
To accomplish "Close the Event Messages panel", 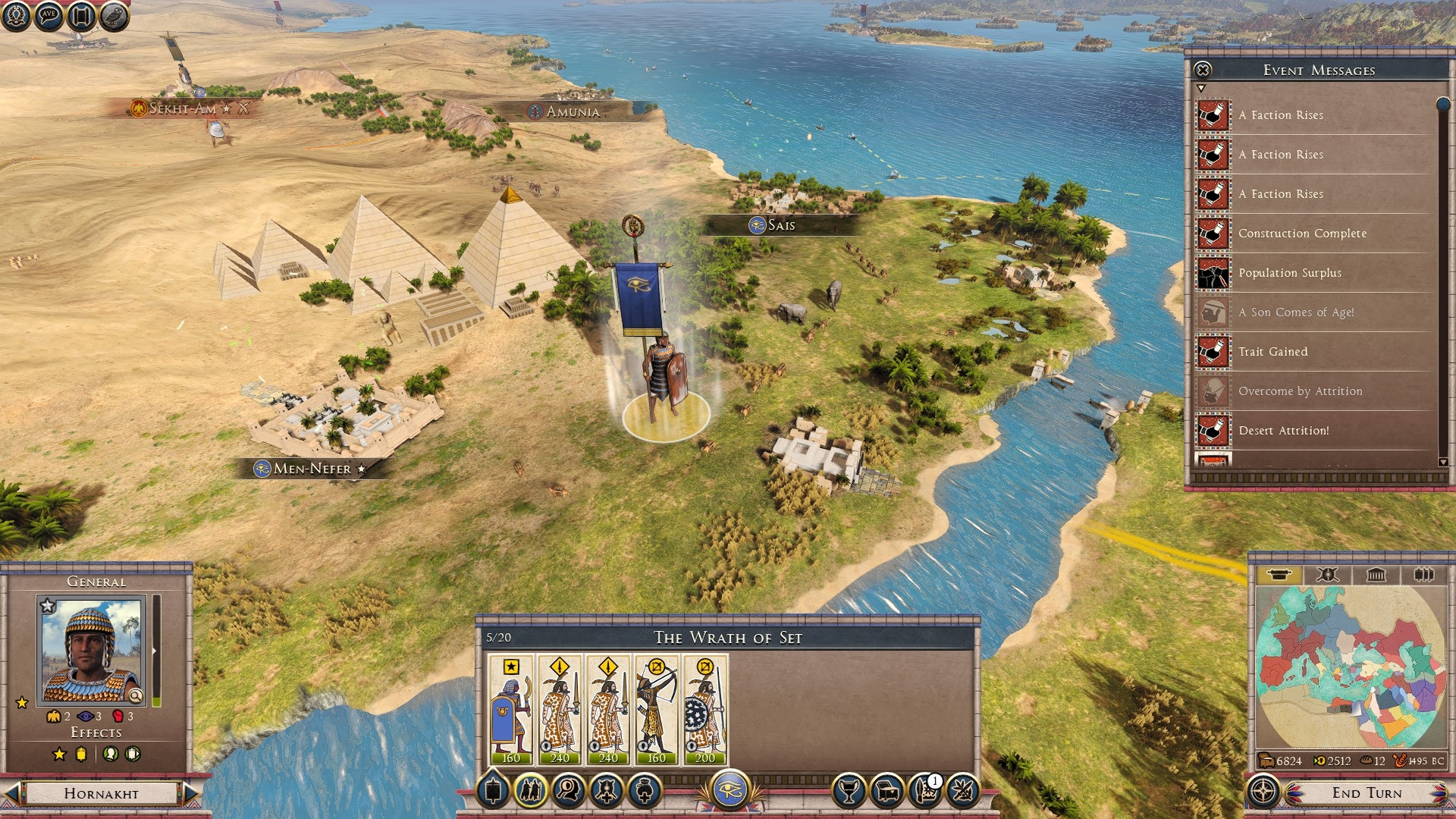I will (1203, 71).
